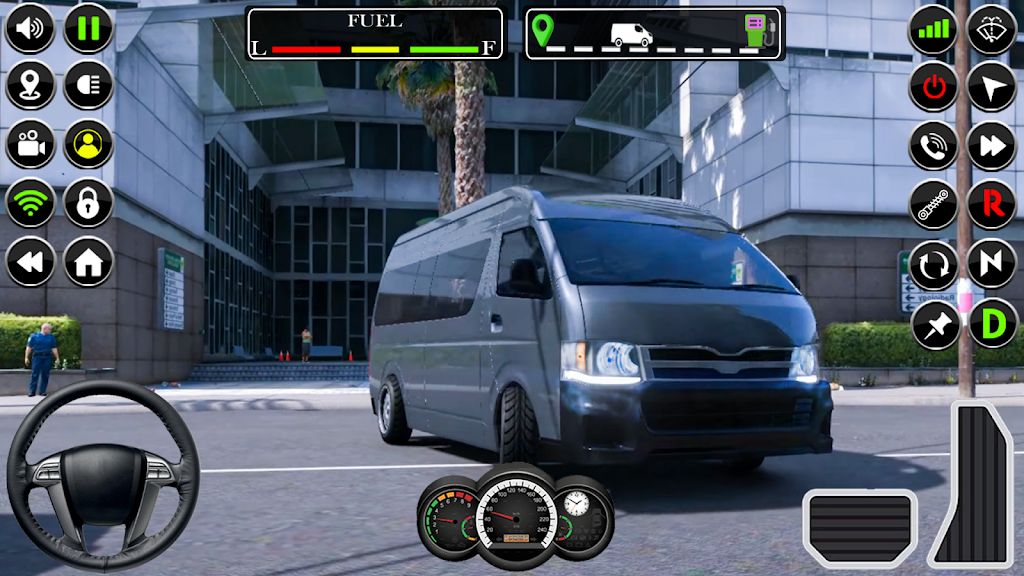Tap the green signal bars button
This screenshot has width=1024, height=576.
tap(933, 30)
